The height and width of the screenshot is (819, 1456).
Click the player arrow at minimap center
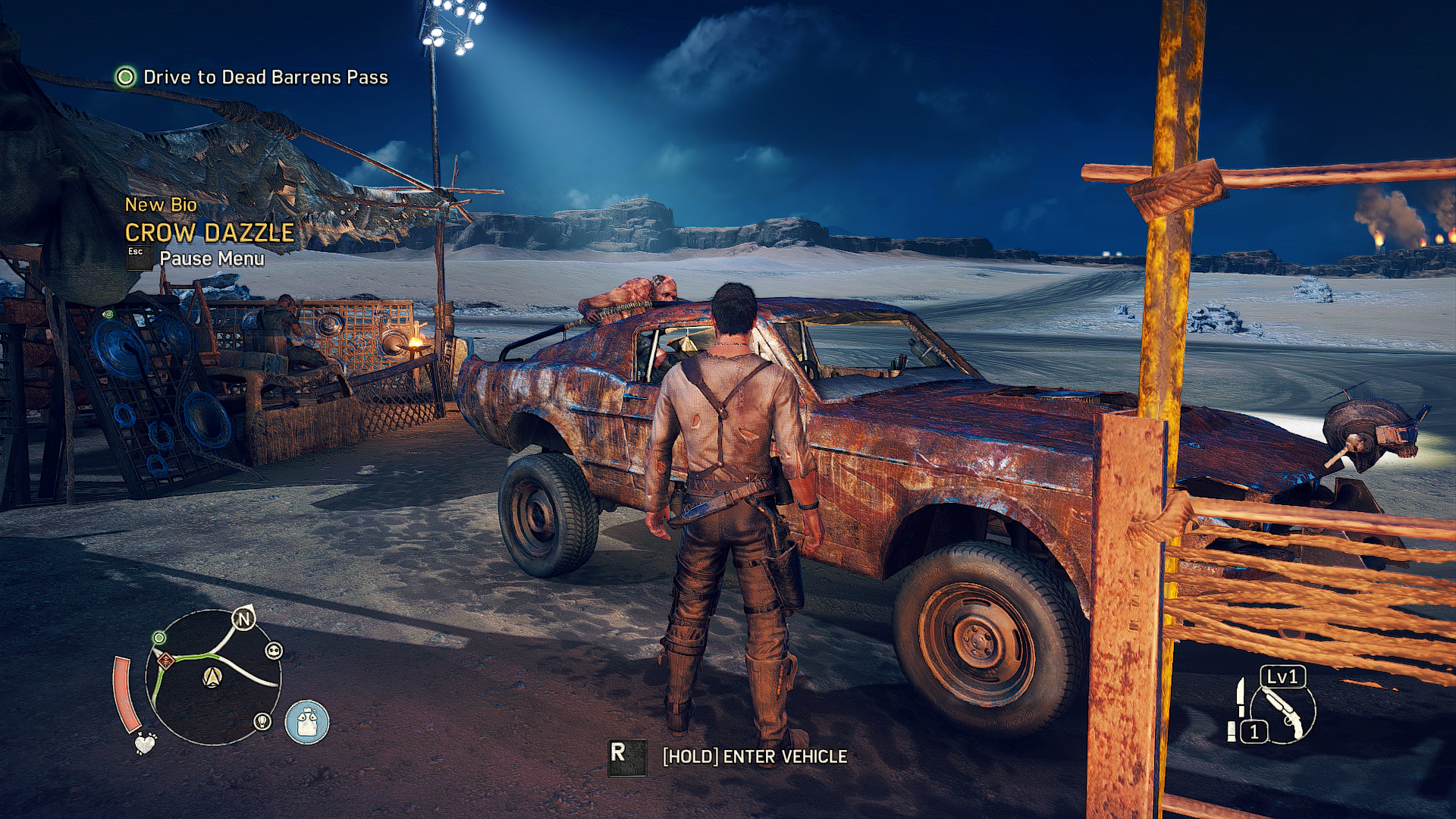click(213, 676)
